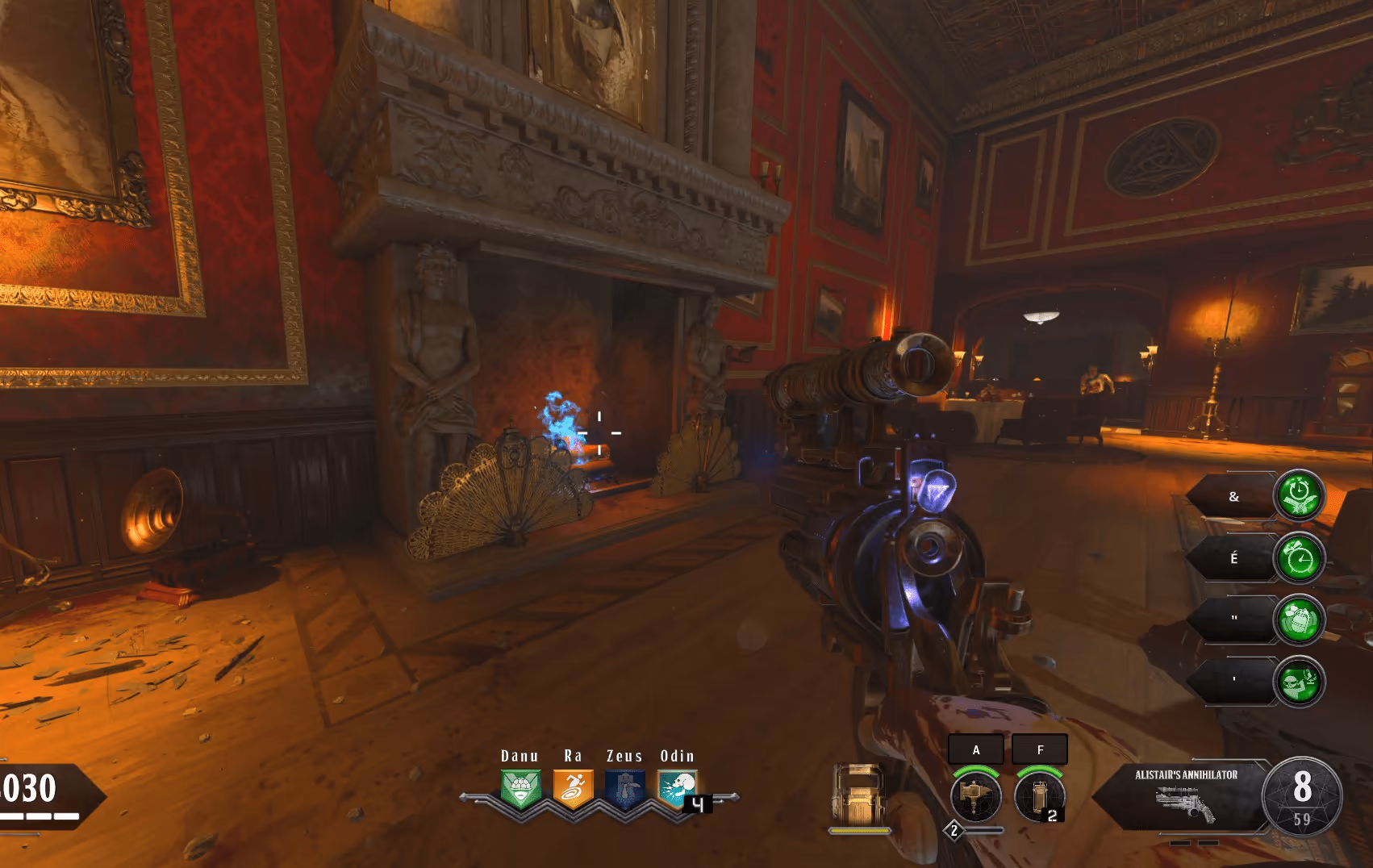Select the canister equipment icon
1373x868 pixels.
pos(1039,795)
